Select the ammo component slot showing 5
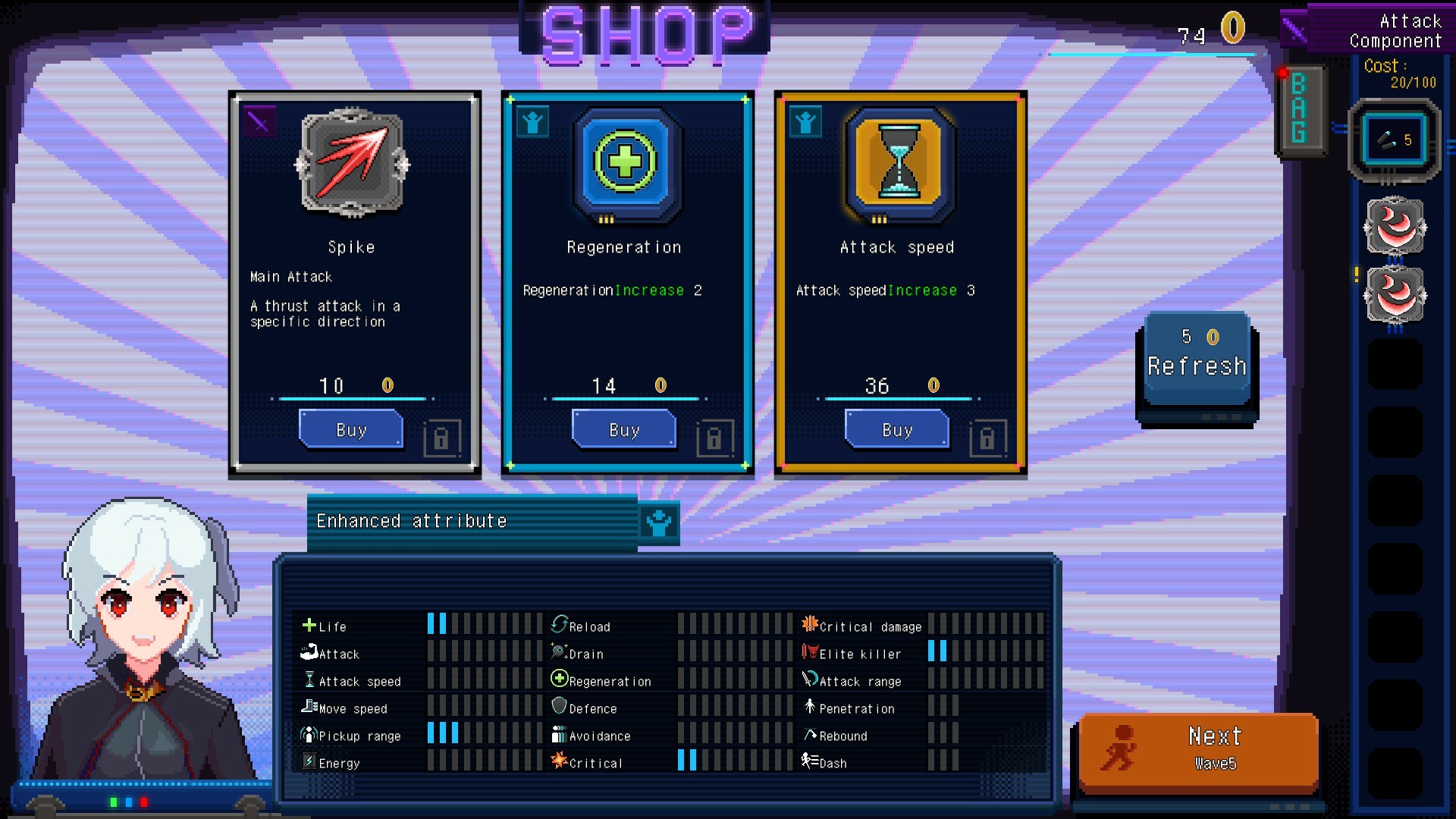The width and height of the screenshot is (1456, 819). (x=1394, y=141)
